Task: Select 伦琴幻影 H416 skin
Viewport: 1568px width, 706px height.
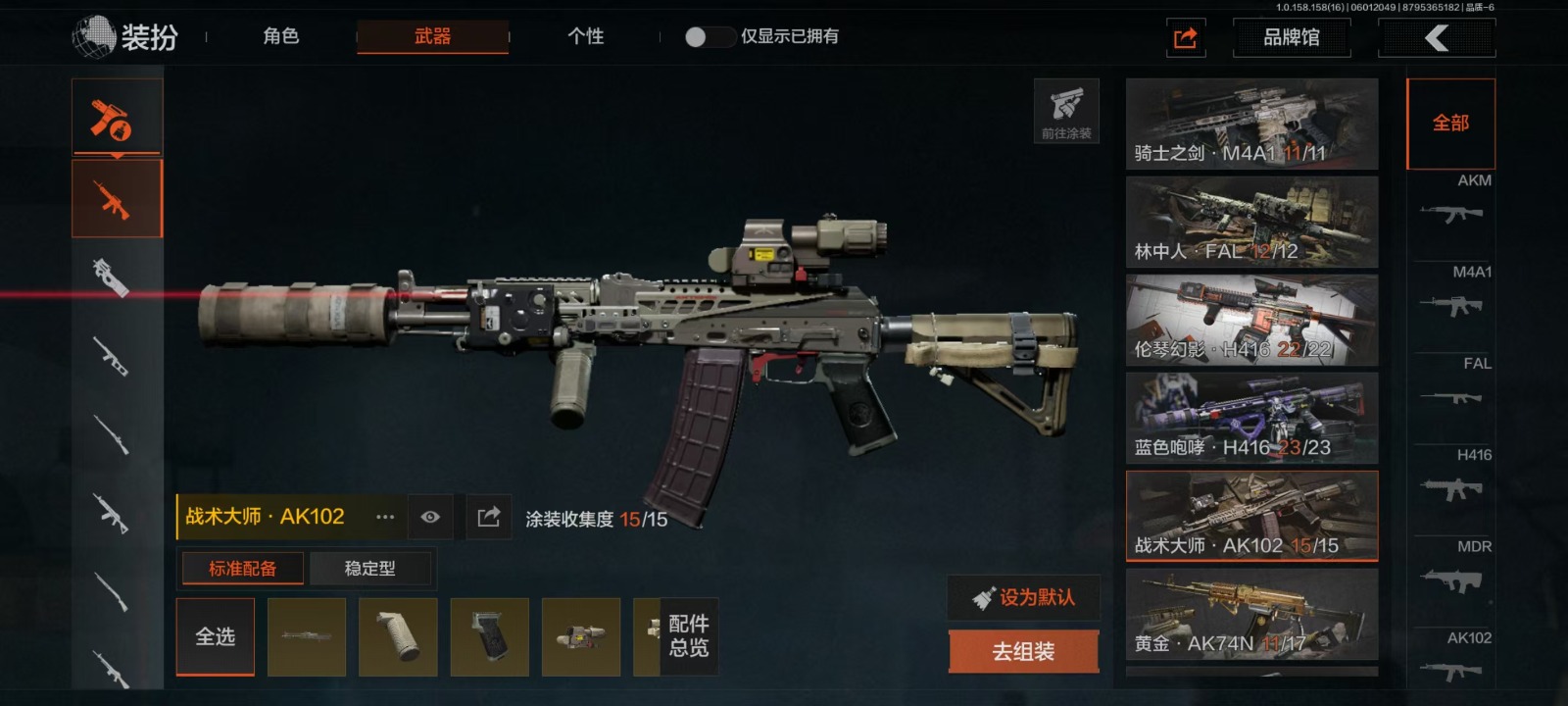Action: (x=1251, y=321)
